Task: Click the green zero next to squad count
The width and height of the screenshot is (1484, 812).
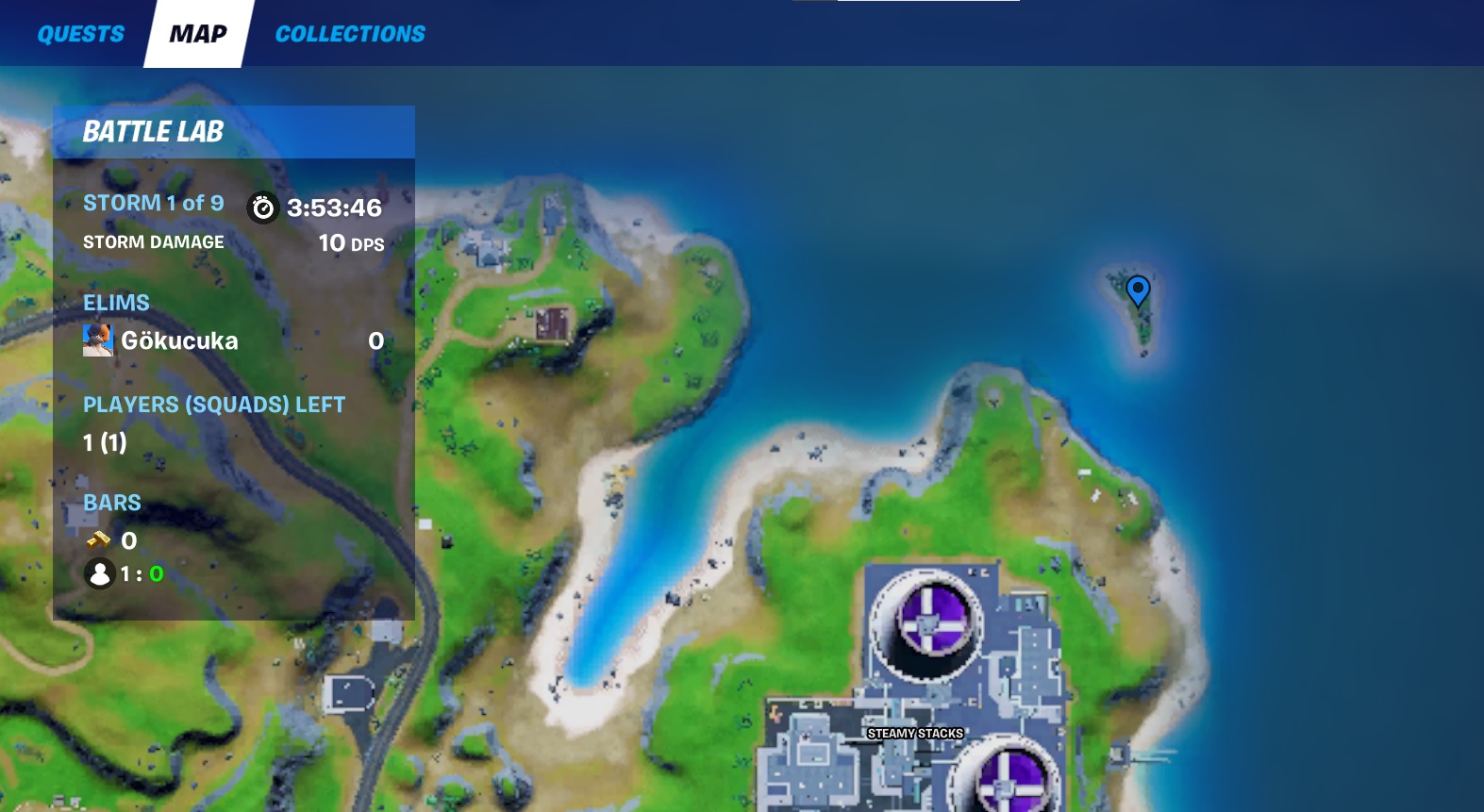Action: click(x=156, y=573)
